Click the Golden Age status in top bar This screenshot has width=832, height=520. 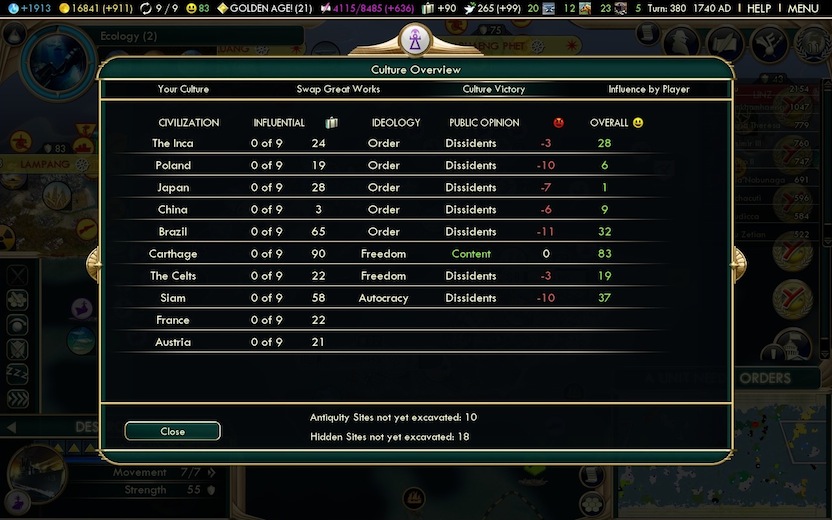point(264,8)
